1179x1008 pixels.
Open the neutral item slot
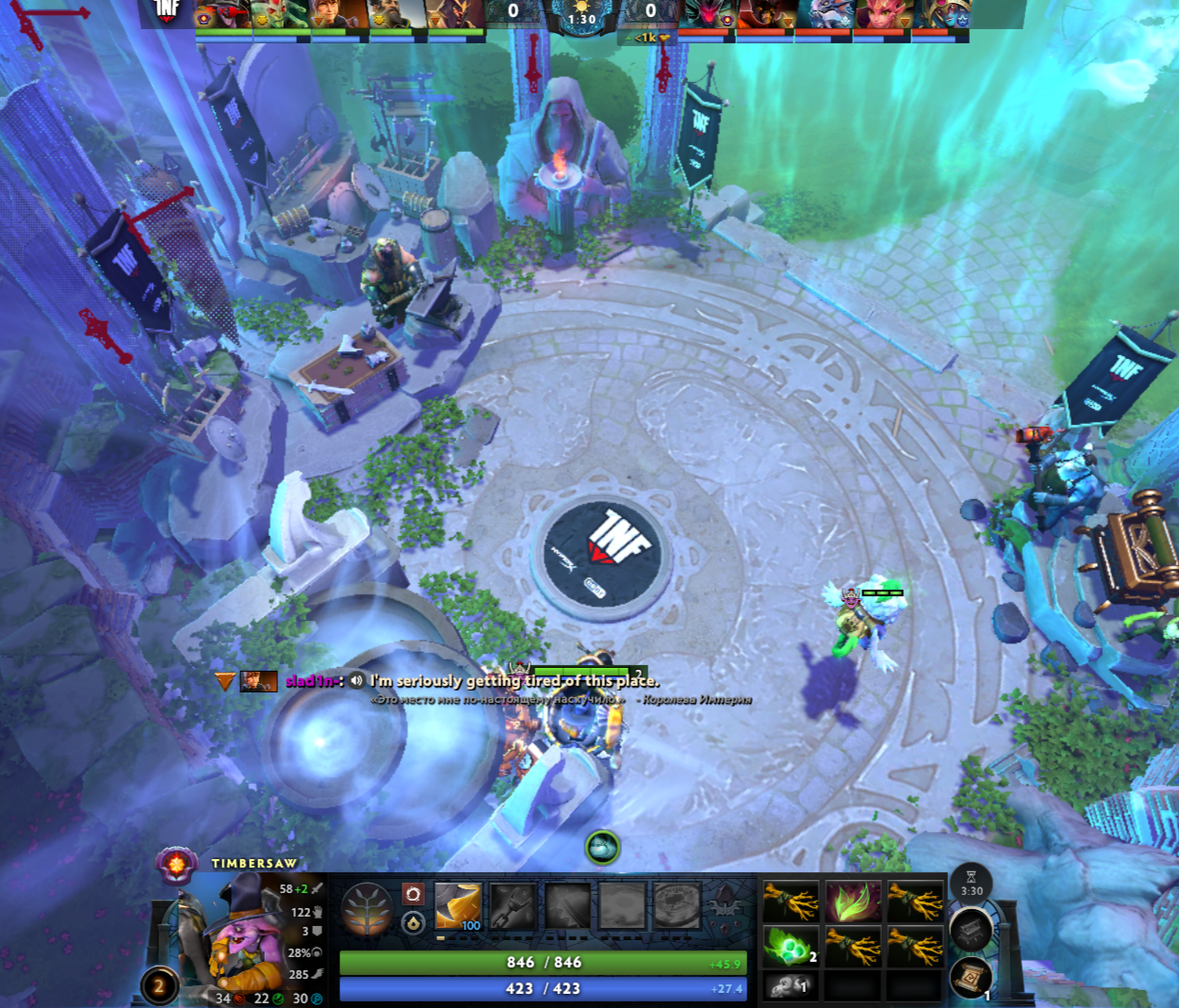point(971,931)
